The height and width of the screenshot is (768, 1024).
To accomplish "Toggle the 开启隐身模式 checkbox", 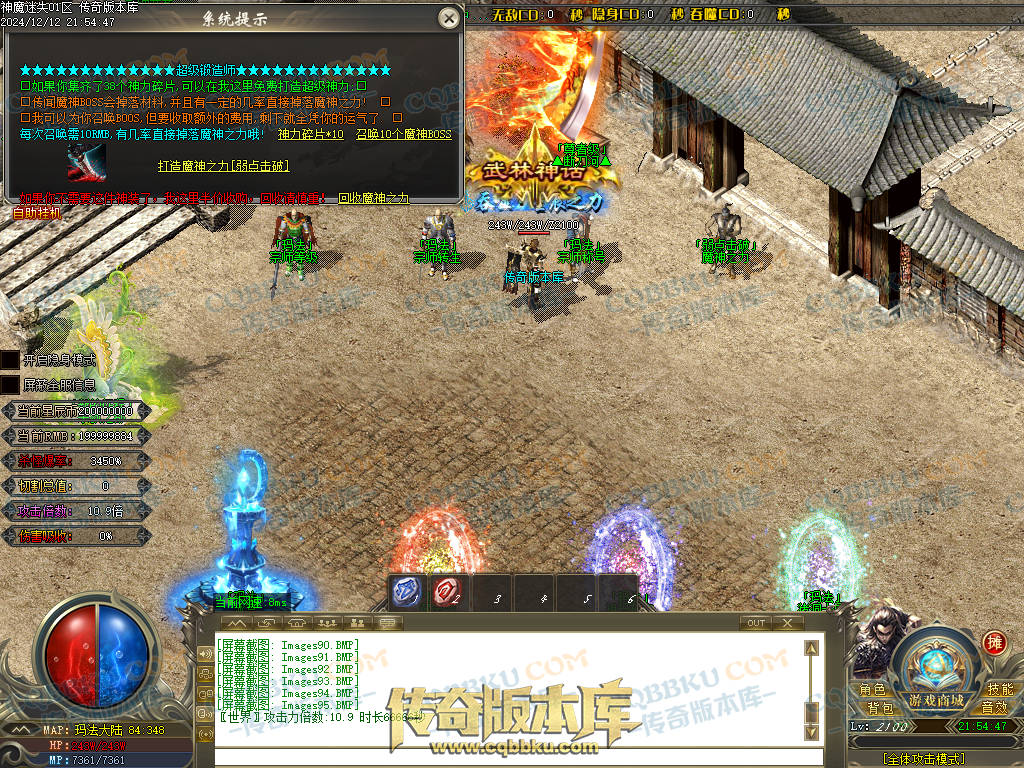I will [10, 359].
